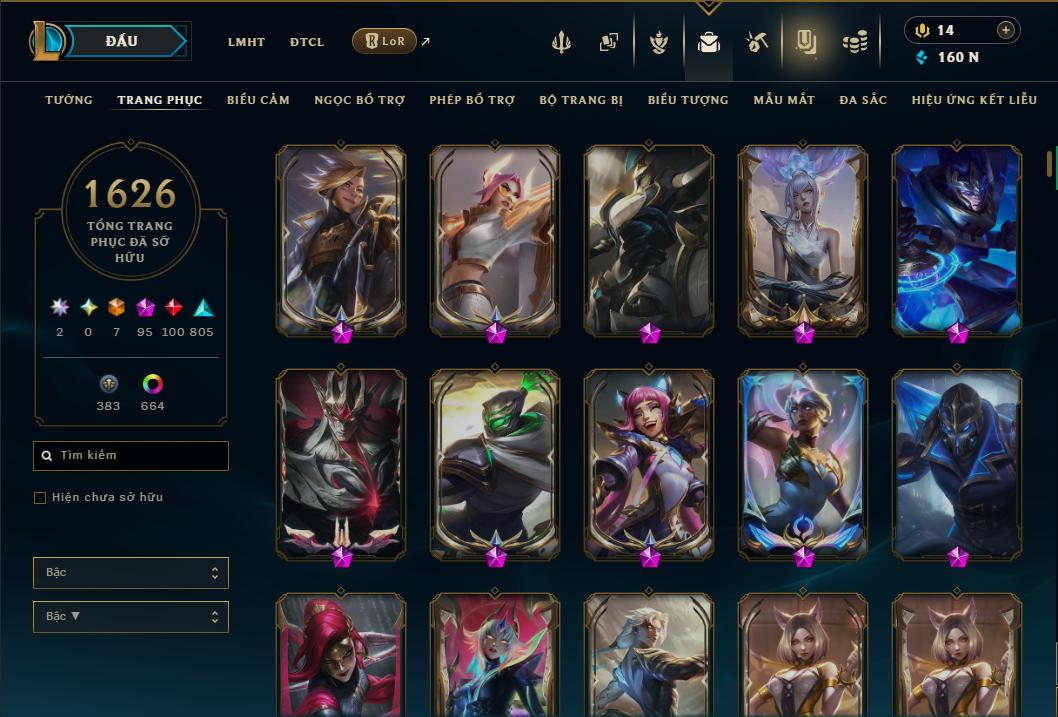Image resolution: width=1058 pixels, height=717 pixels.
Task: Show the BỘ TRANG BỊ tab
Action: pos(581,100)
